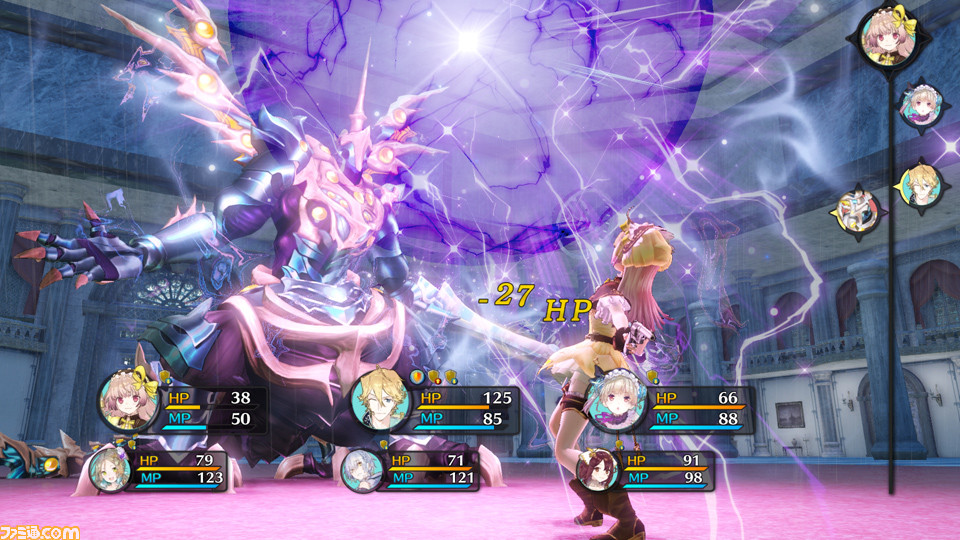
Task: Select the yellow-bow girl's party portrait
Action: 130,402
